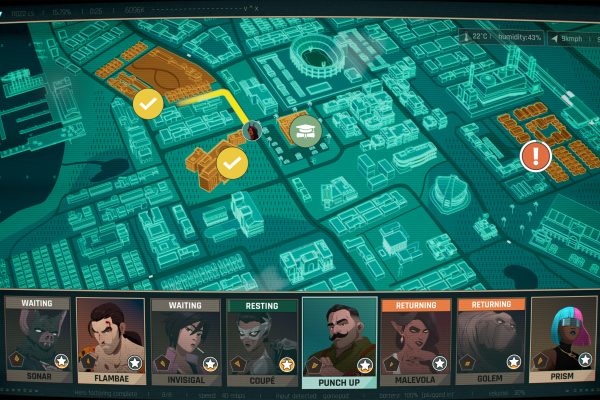
Task: Pick the Invisigal hero card
Action: click(186, 340)
